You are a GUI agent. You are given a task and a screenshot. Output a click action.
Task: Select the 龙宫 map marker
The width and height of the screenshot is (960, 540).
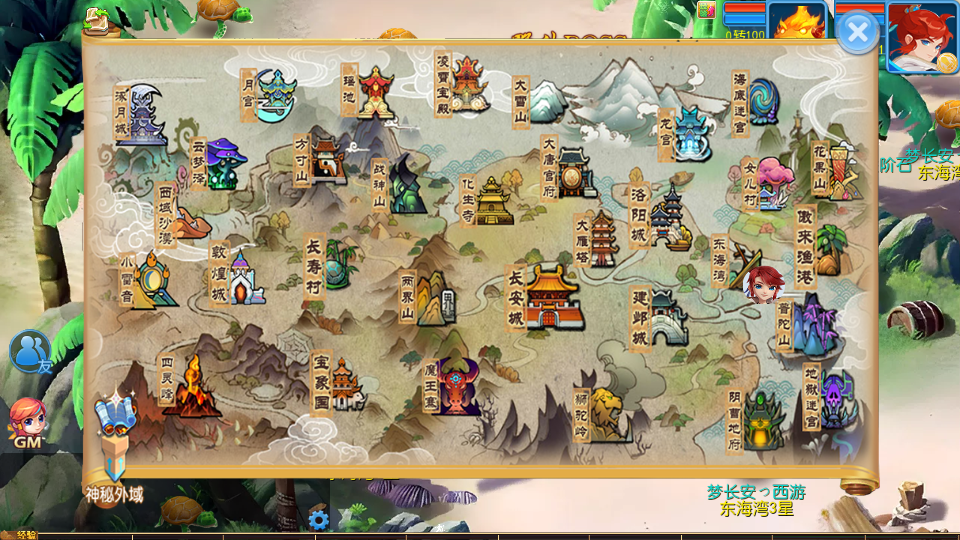(690, 133)
